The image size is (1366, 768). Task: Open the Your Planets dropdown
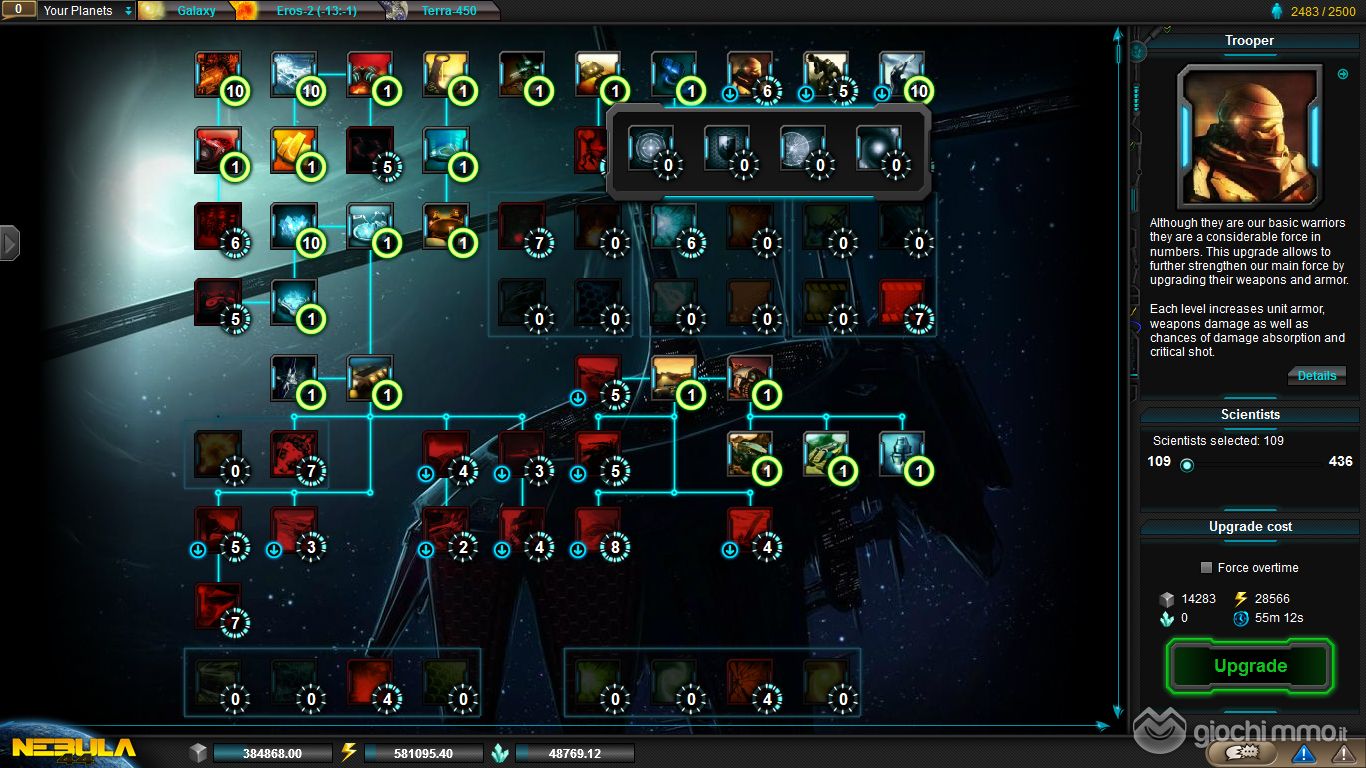tap(87, 11)
